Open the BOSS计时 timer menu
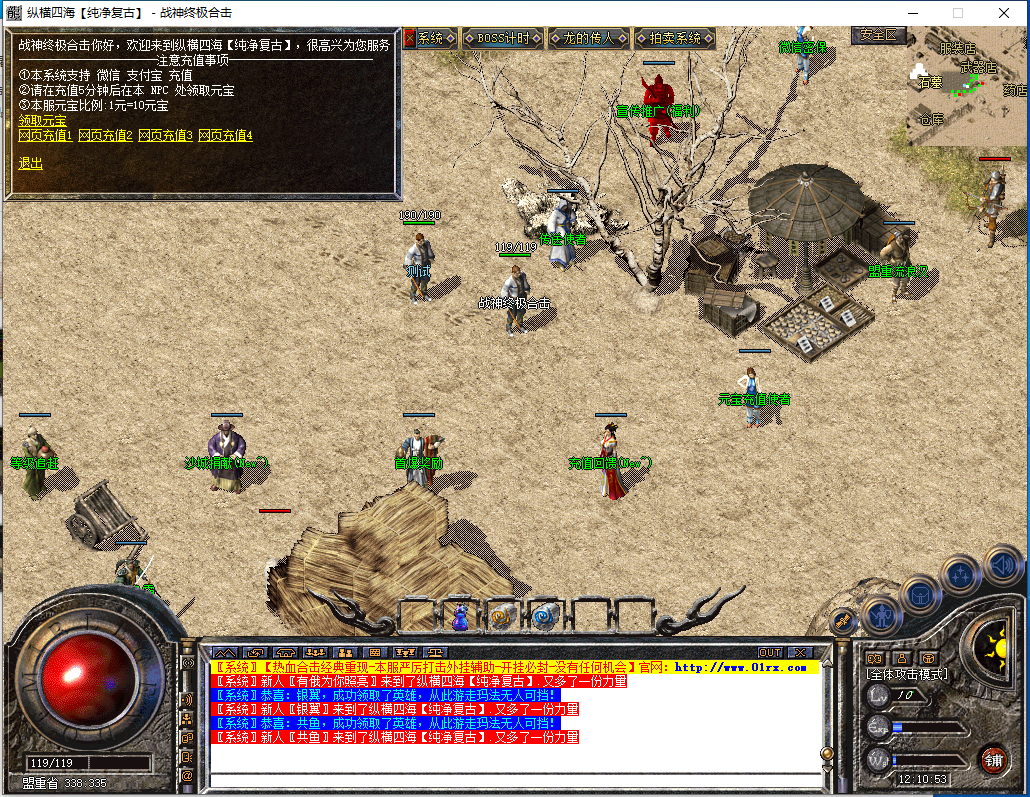 [x=503, y=38]
